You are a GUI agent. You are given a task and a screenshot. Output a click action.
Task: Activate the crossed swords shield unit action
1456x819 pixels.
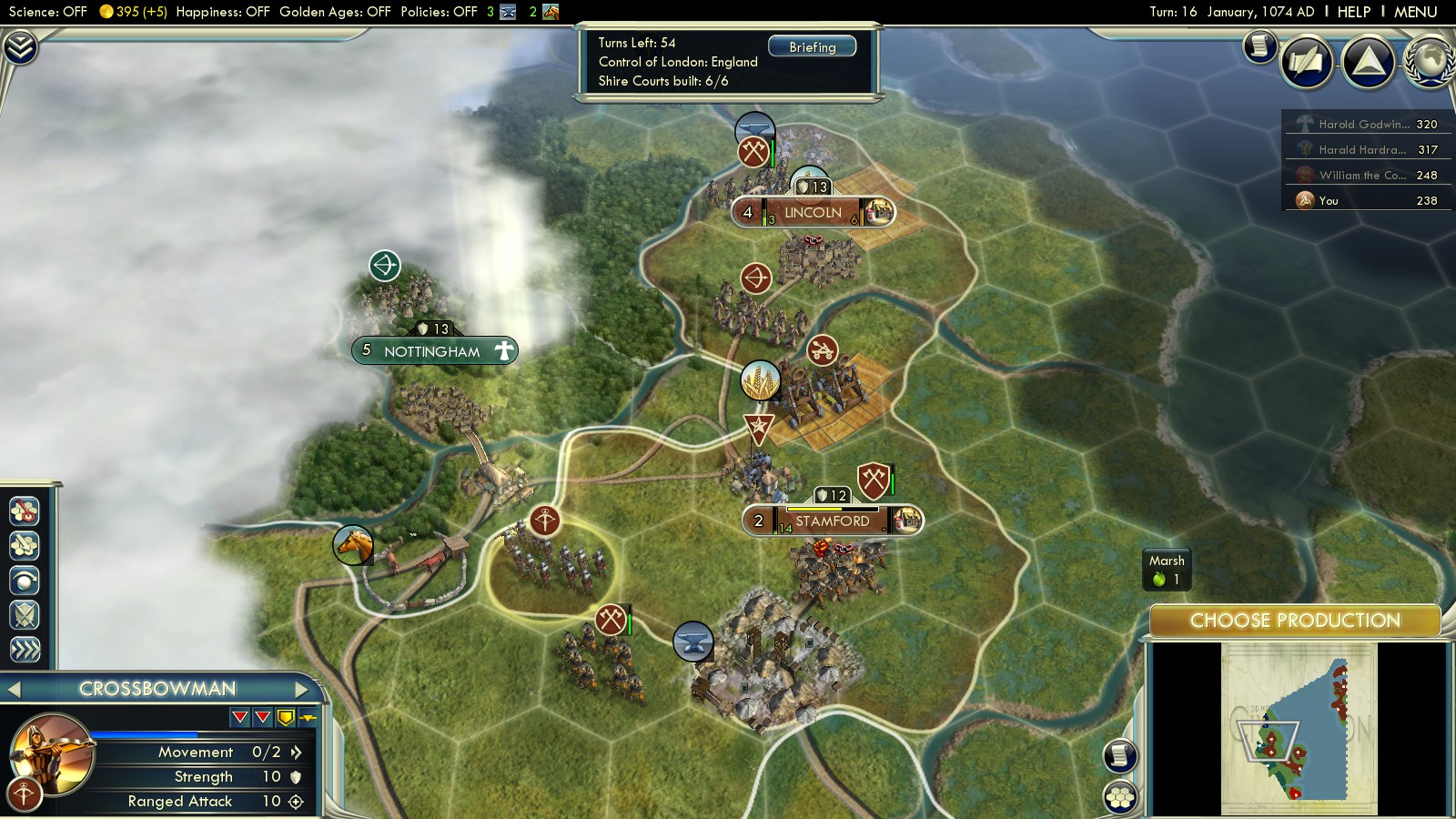click(25, 615)
